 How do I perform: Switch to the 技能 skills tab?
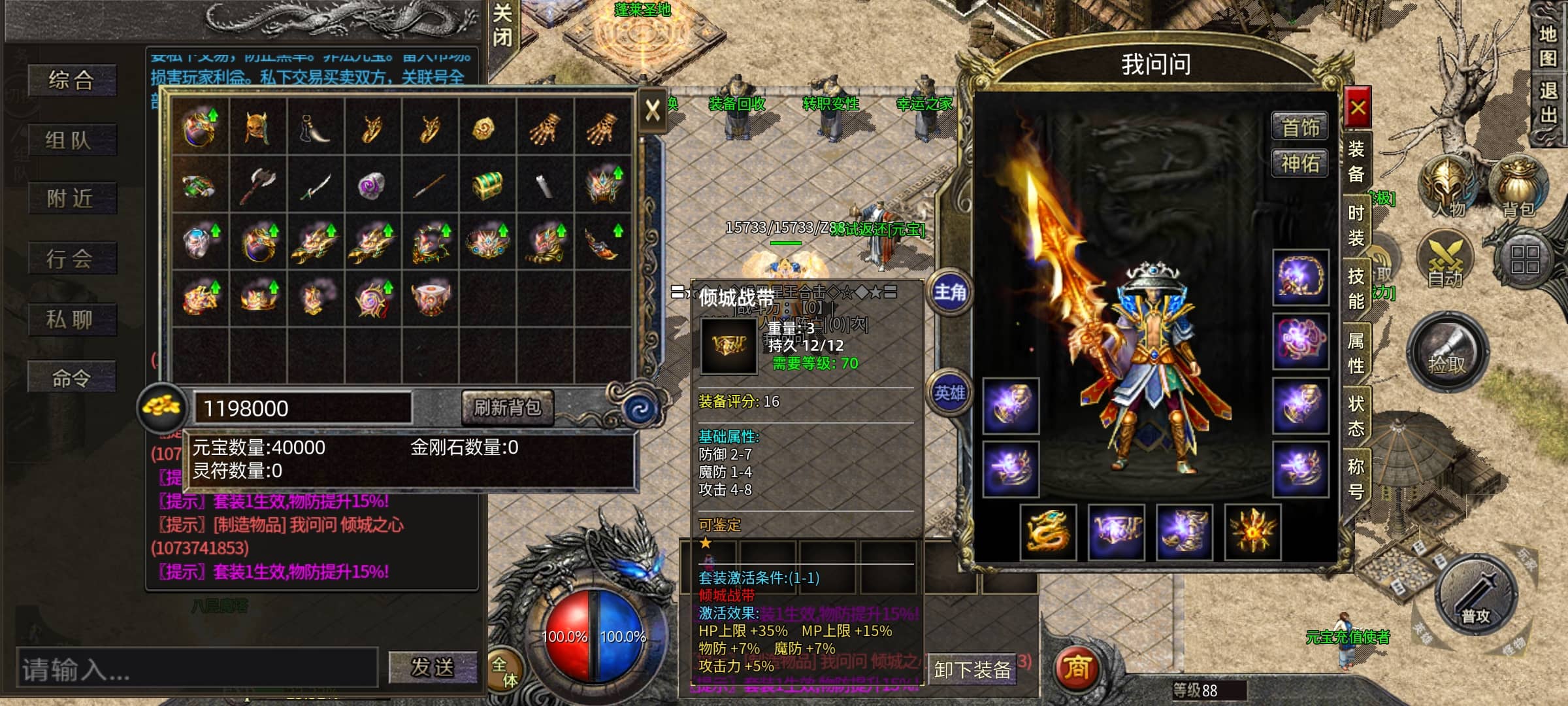click(1356, 288)
